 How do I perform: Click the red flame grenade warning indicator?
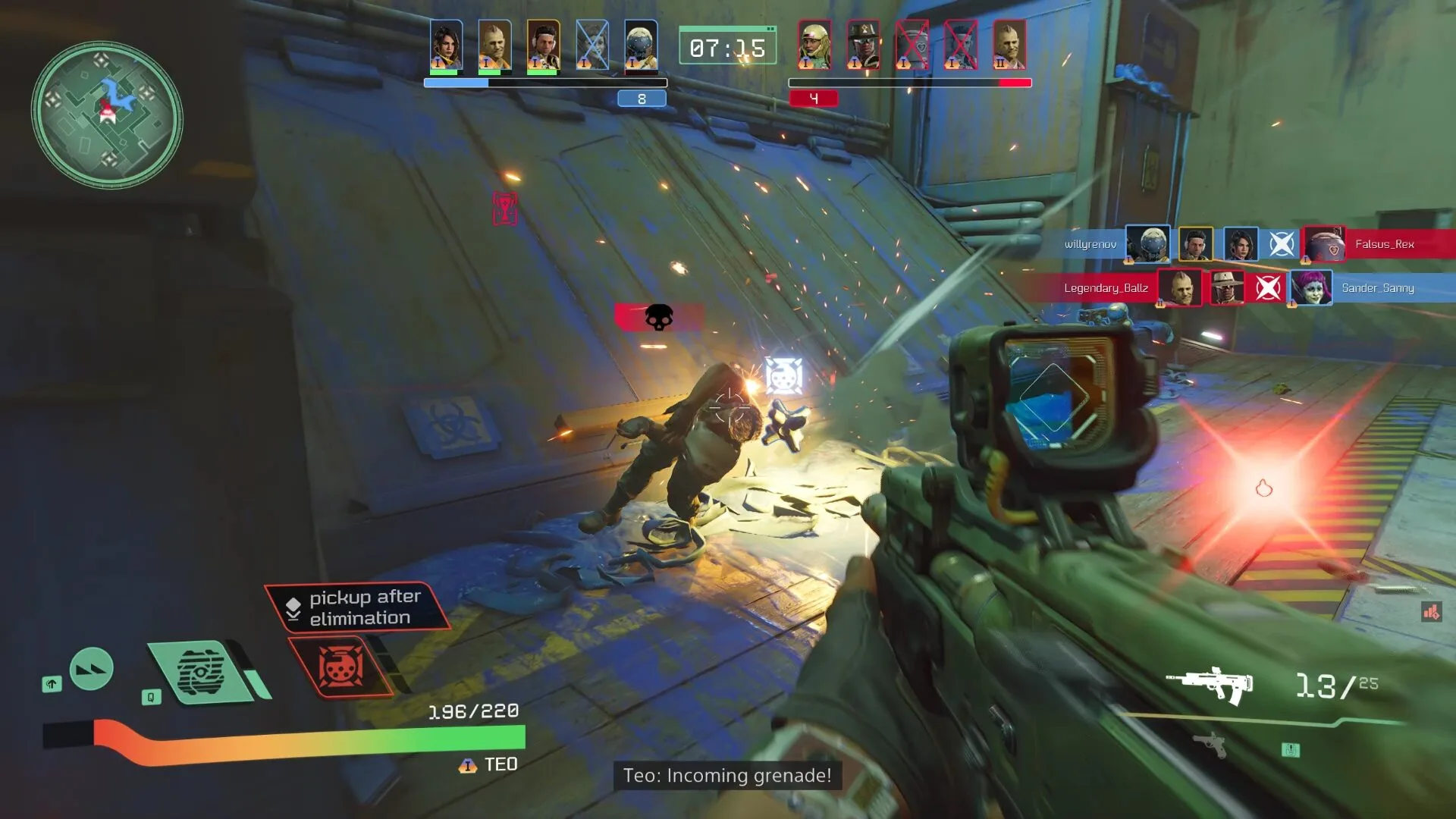(1263, 488)
